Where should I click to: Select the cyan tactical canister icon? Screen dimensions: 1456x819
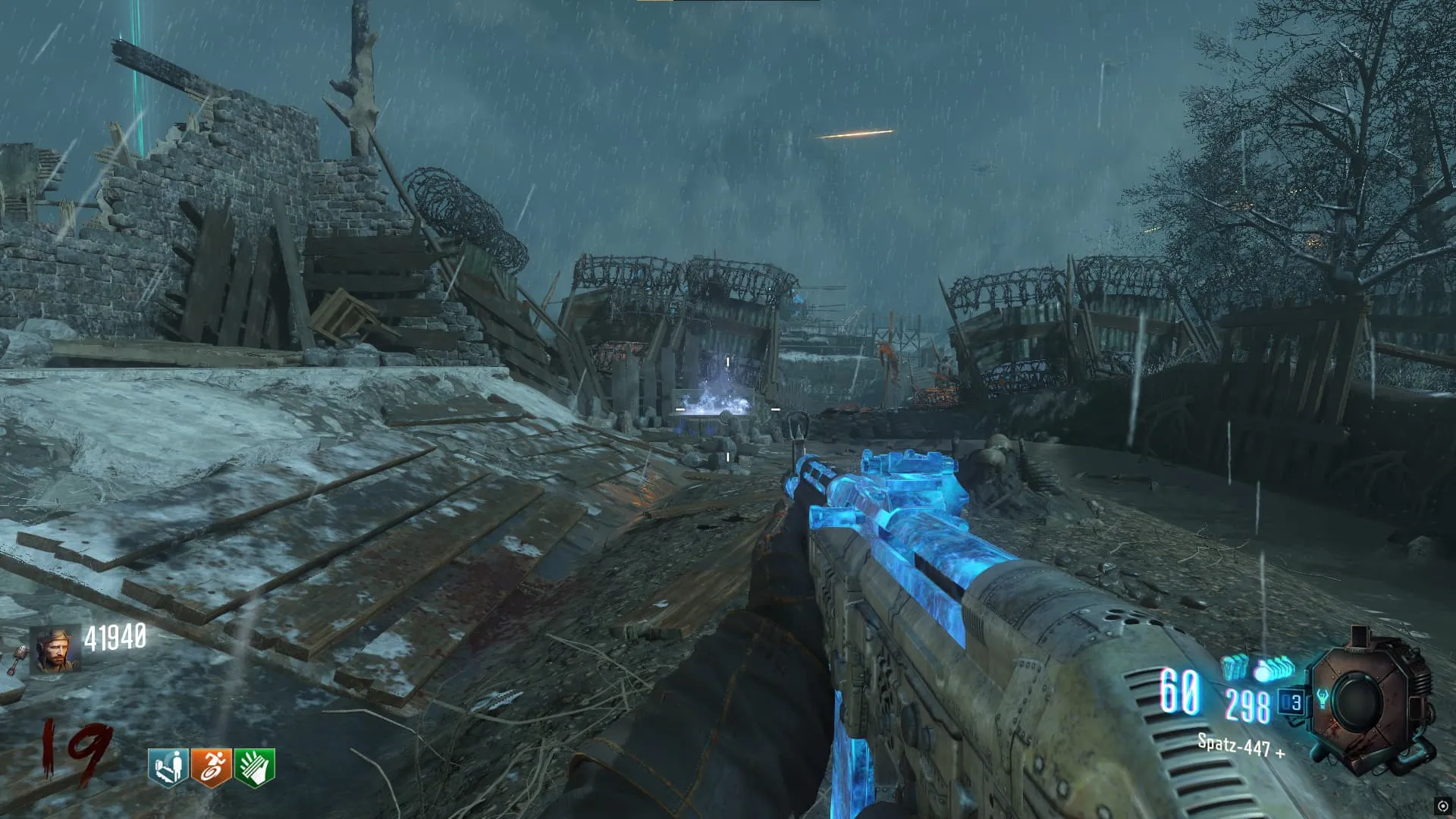(x=1235, y=667)
